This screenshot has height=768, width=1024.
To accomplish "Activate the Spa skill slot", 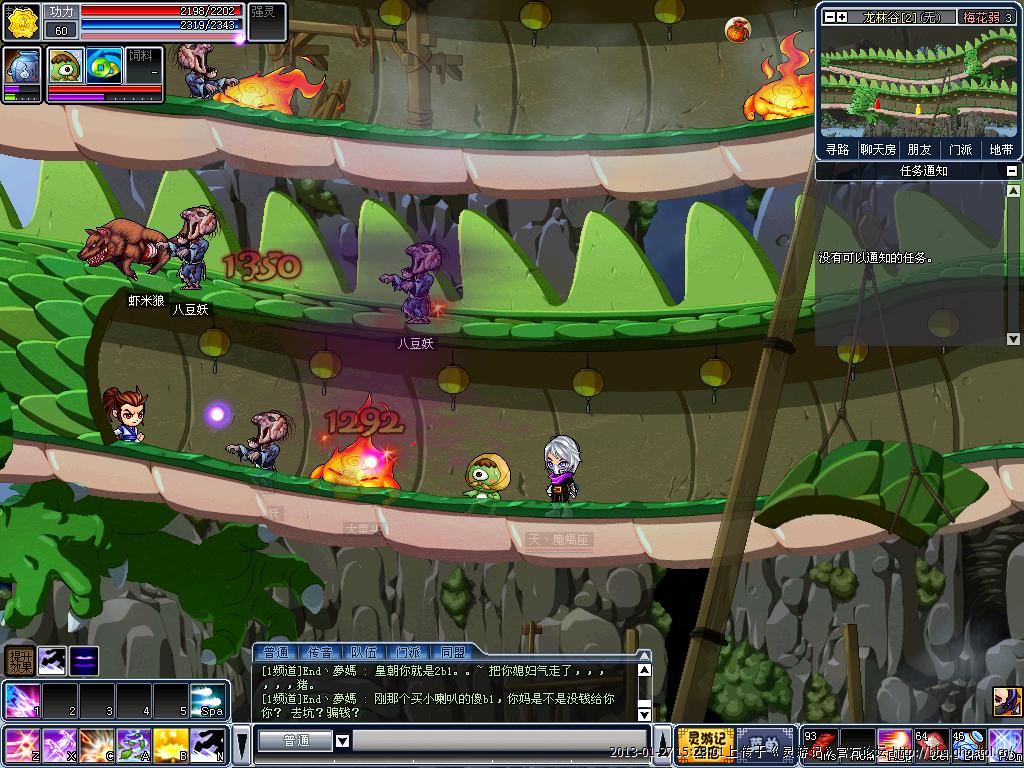I will point(208,701).
